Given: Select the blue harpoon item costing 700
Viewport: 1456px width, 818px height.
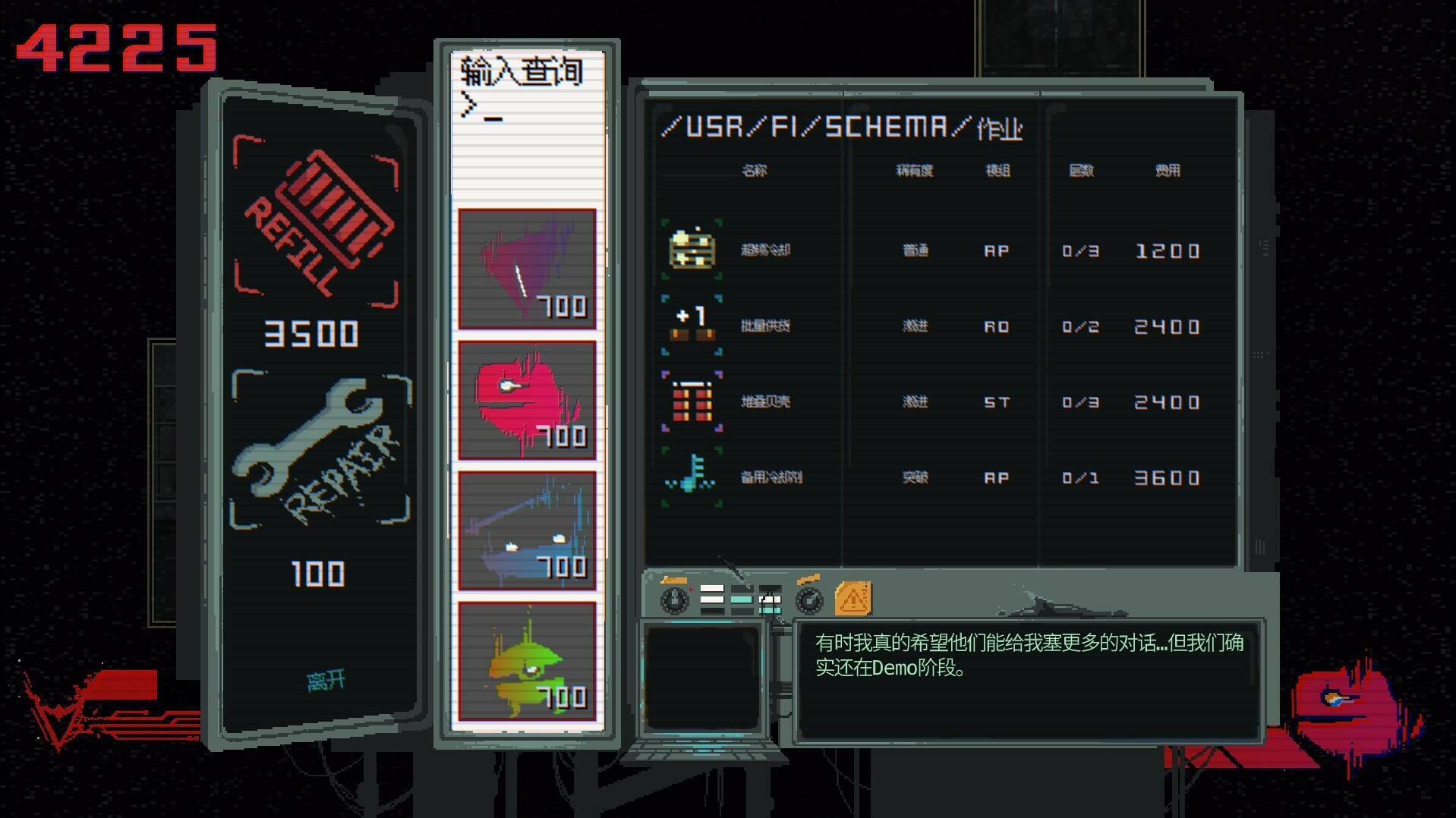Looking at the screenshot, I should click(x=527, y=527).
